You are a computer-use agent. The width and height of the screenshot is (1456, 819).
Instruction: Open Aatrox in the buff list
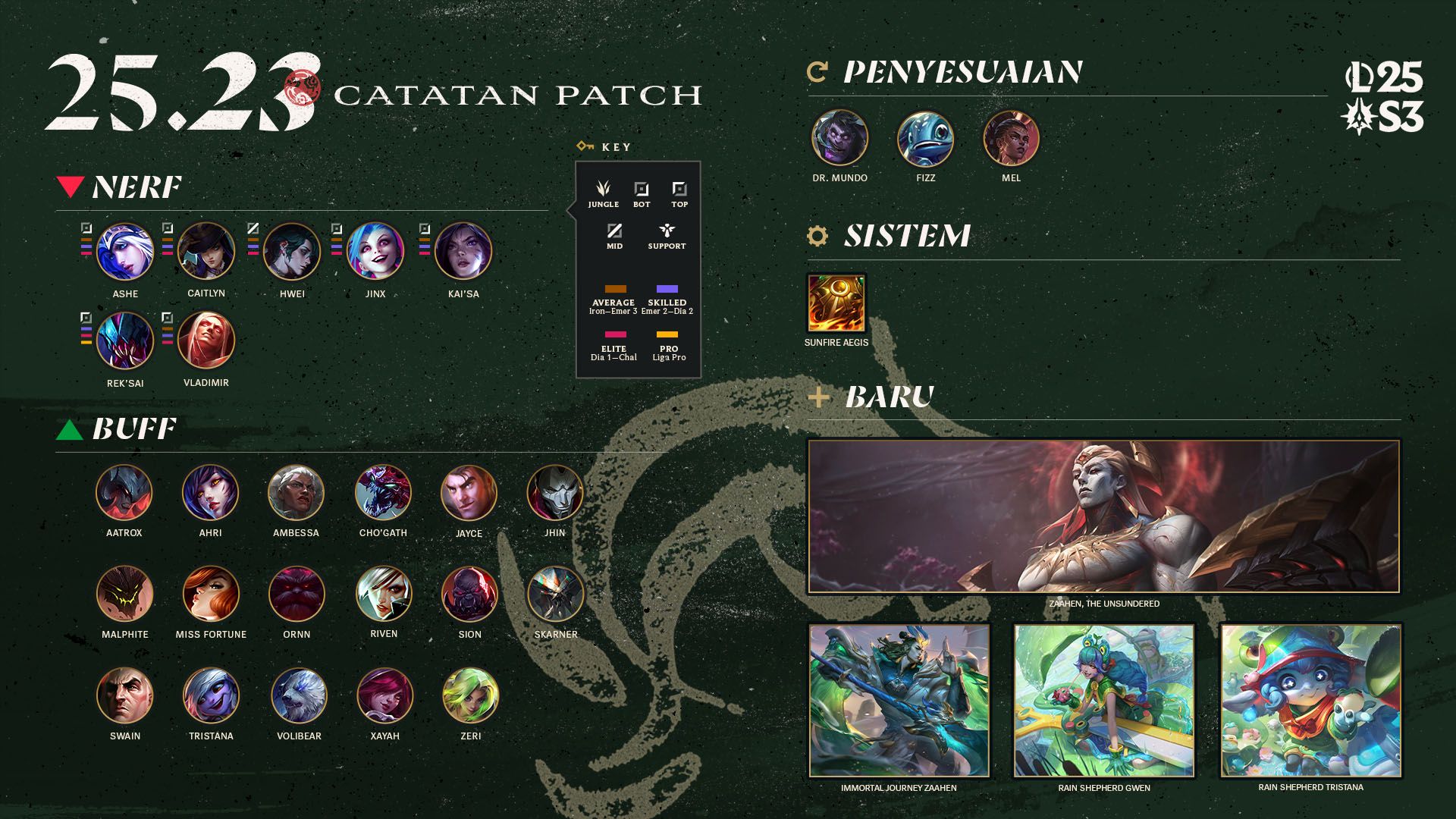[x=124, y=493]
